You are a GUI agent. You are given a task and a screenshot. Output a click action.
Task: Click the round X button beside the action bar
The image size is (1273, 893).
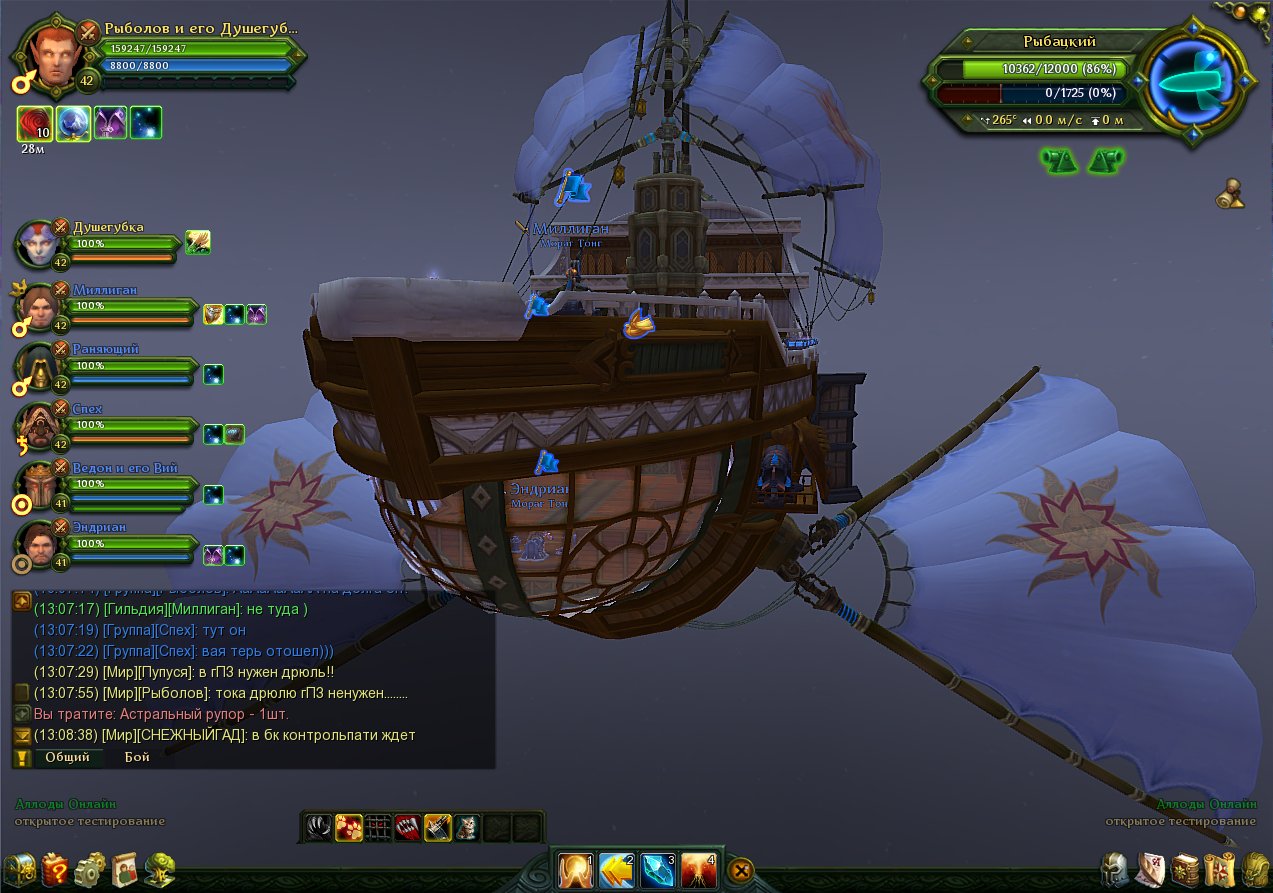[741, 870]
